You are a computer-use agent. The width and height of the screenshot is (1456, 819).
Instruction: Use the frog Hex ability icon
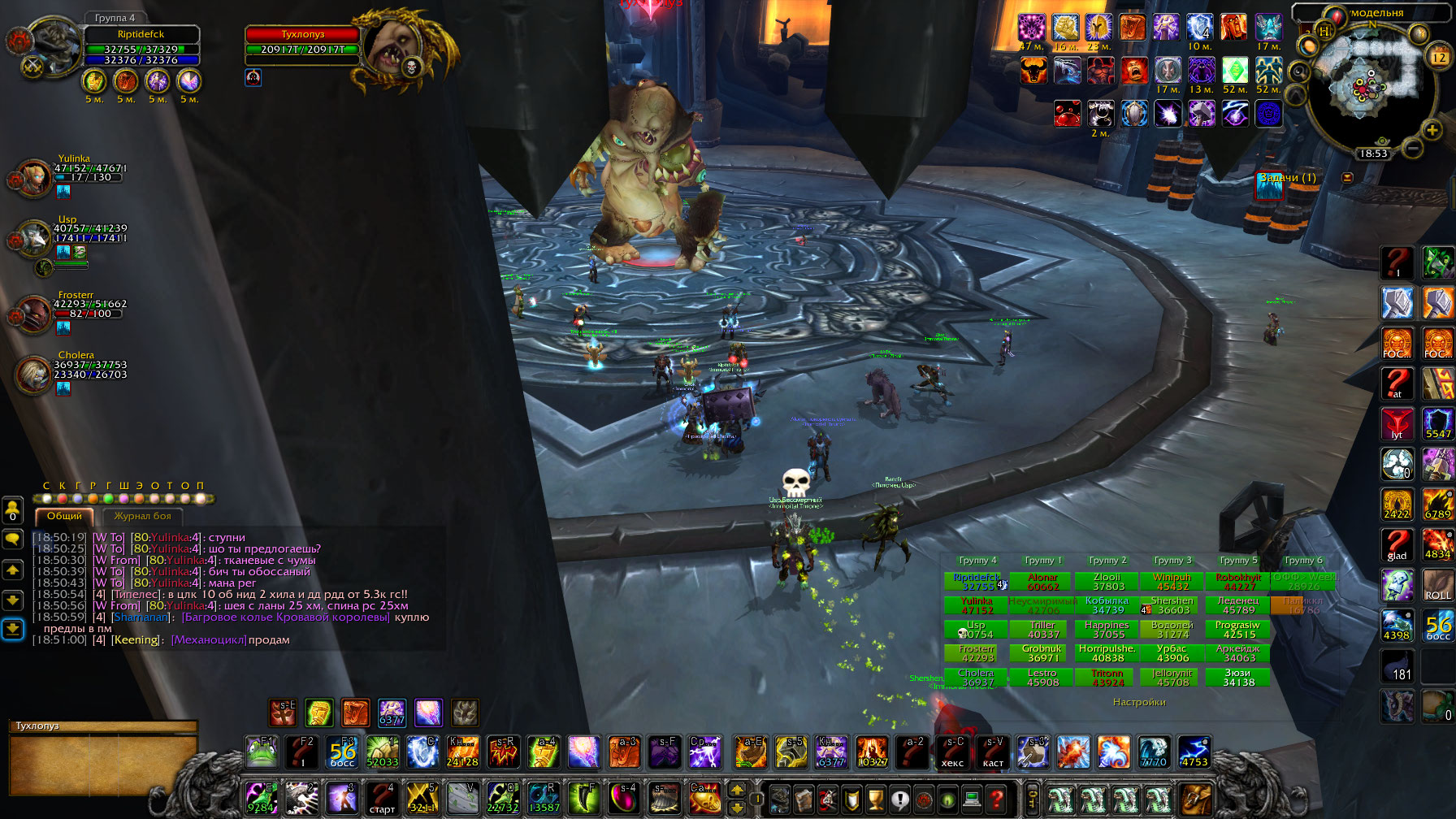[x=261, y=752]
